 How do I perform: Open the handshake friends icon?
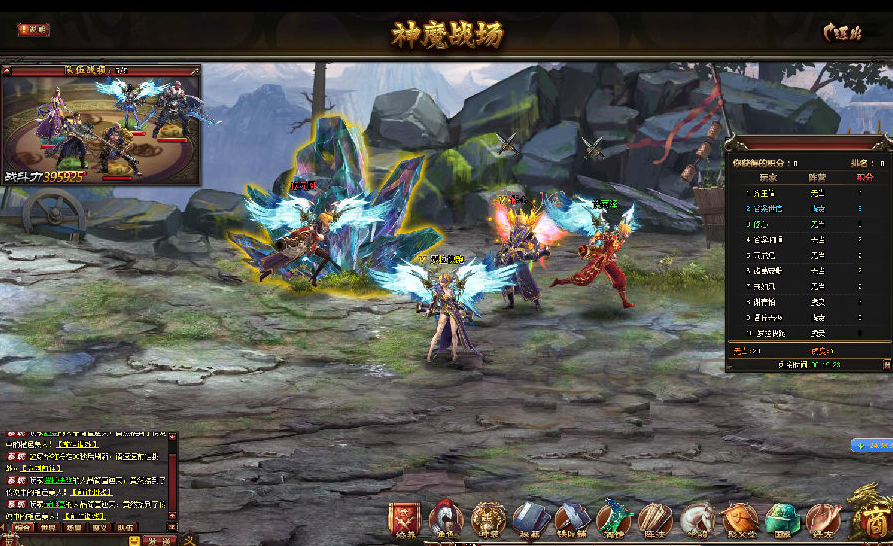coord(823,519)
